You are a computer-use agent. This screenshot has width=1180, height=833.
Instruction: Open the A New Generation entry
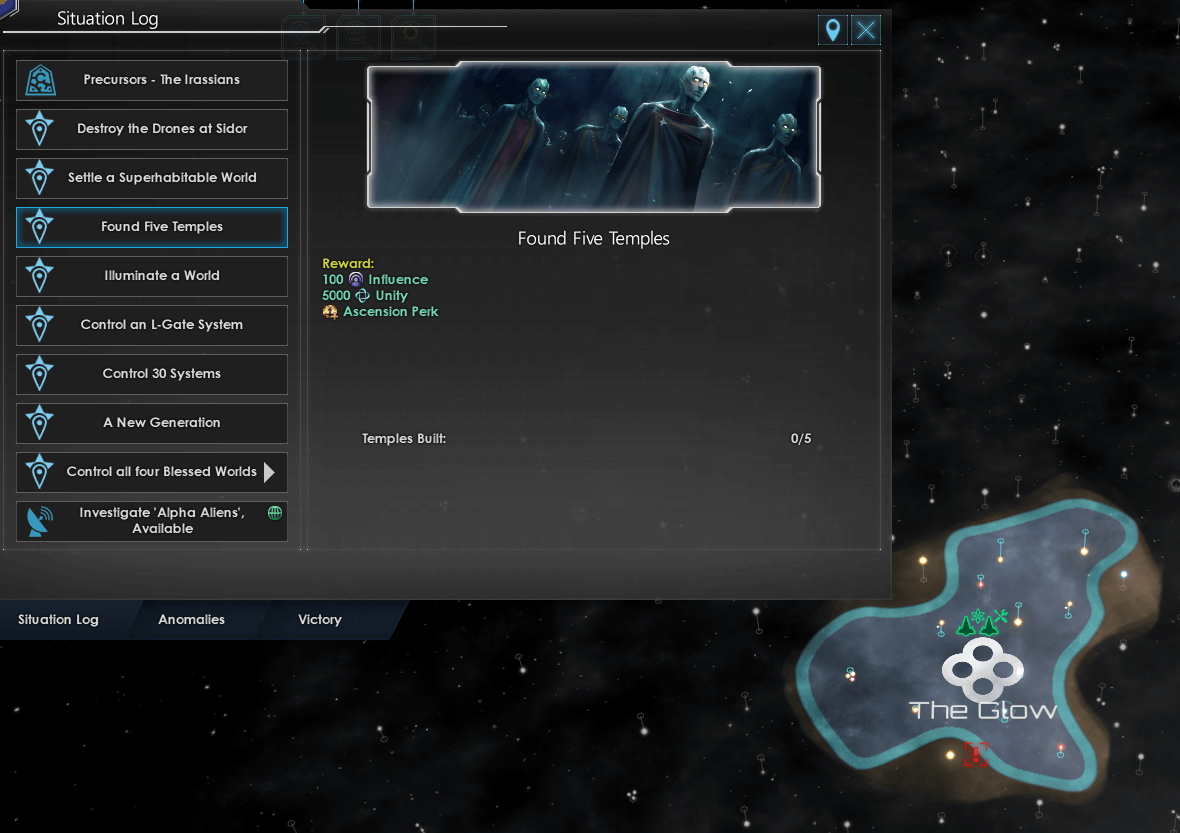[x=152, y=423]
